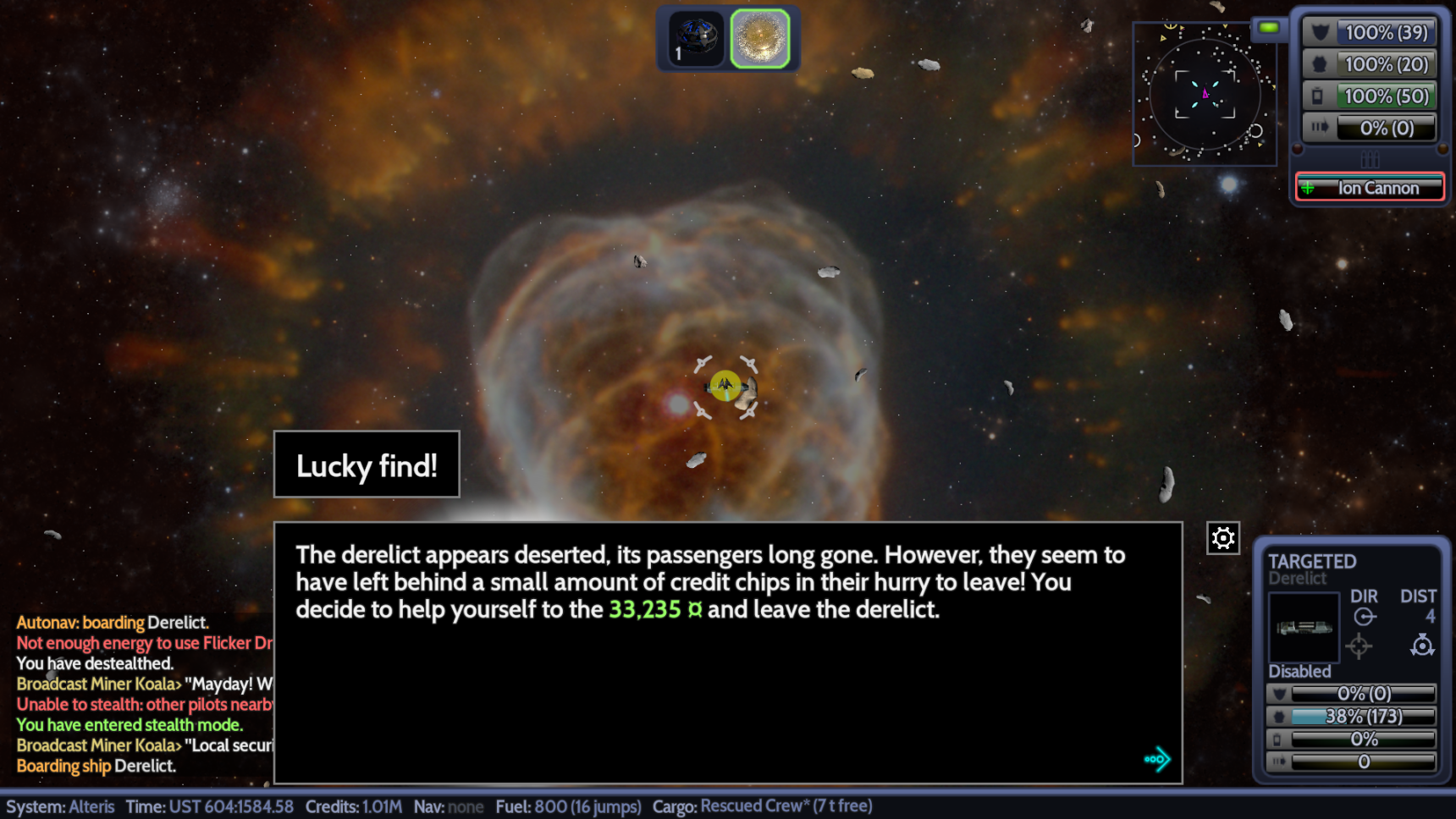Click the radar minimap
Viewport: 1456px width, 819px height.
(x=1205, y=94)
